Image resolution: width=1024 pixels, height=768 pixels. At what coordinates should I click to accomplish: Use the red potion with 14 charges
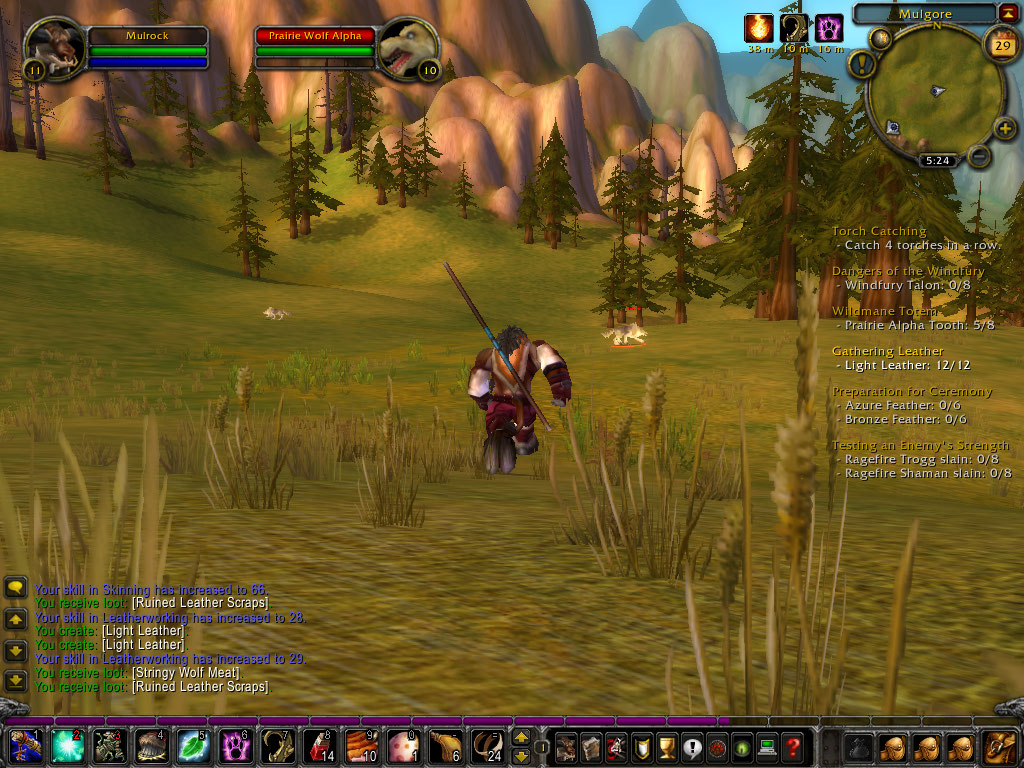[320, 747]
